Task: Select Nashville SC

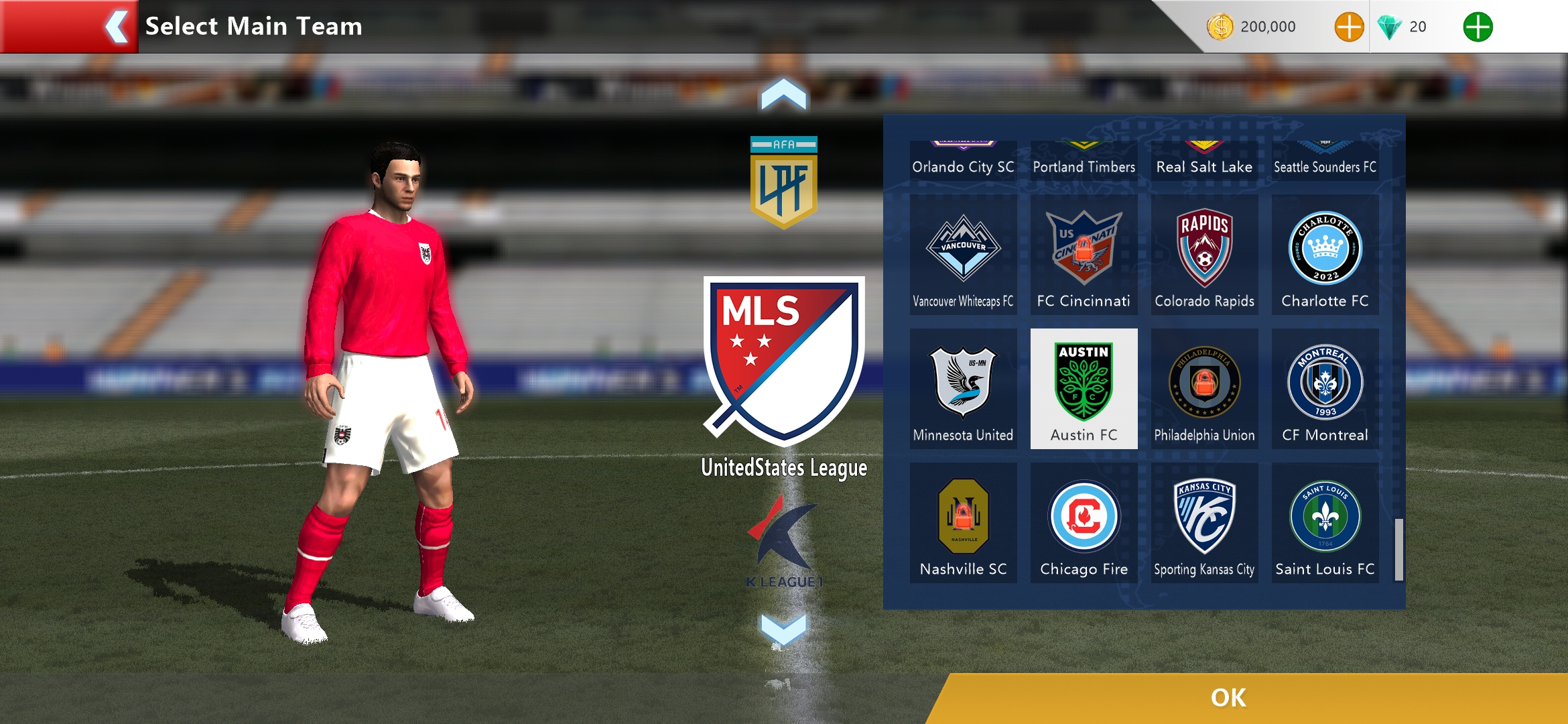Action: (x=963, y=523)
